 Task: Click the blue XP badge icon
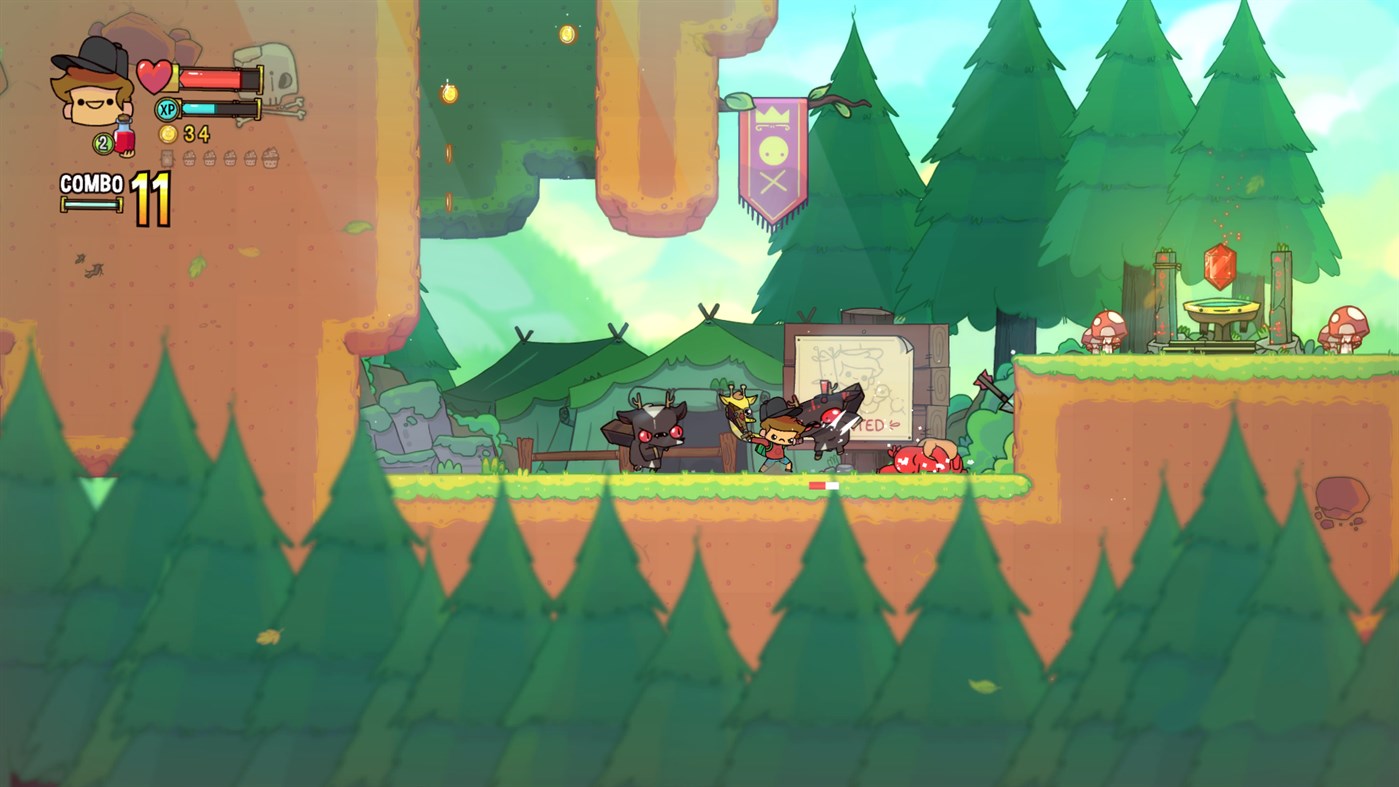pos(166,109)
